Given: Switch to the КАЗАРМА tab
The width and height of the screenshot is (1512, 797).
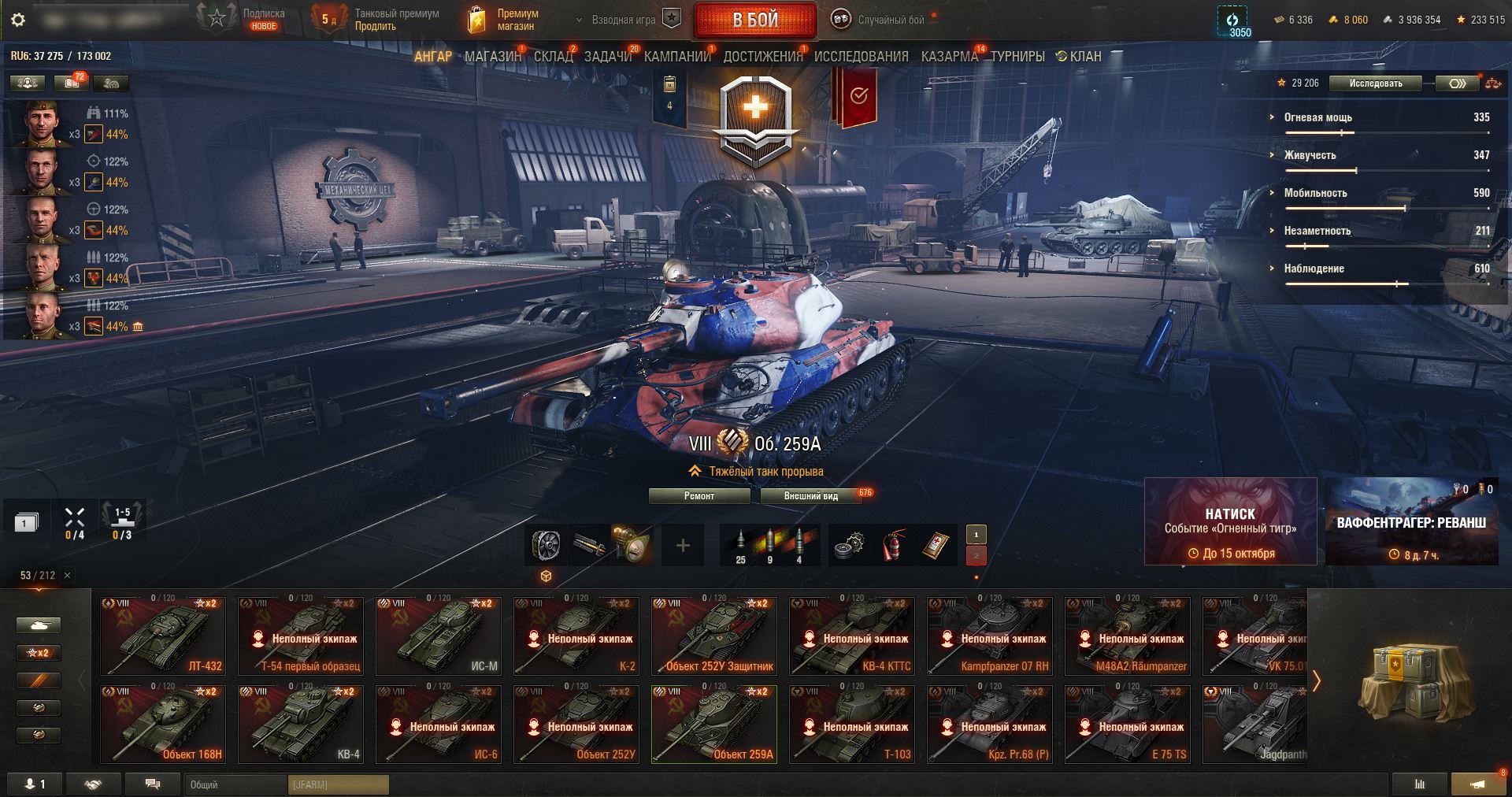Looking at the screenshot, I should click(949, 57).
